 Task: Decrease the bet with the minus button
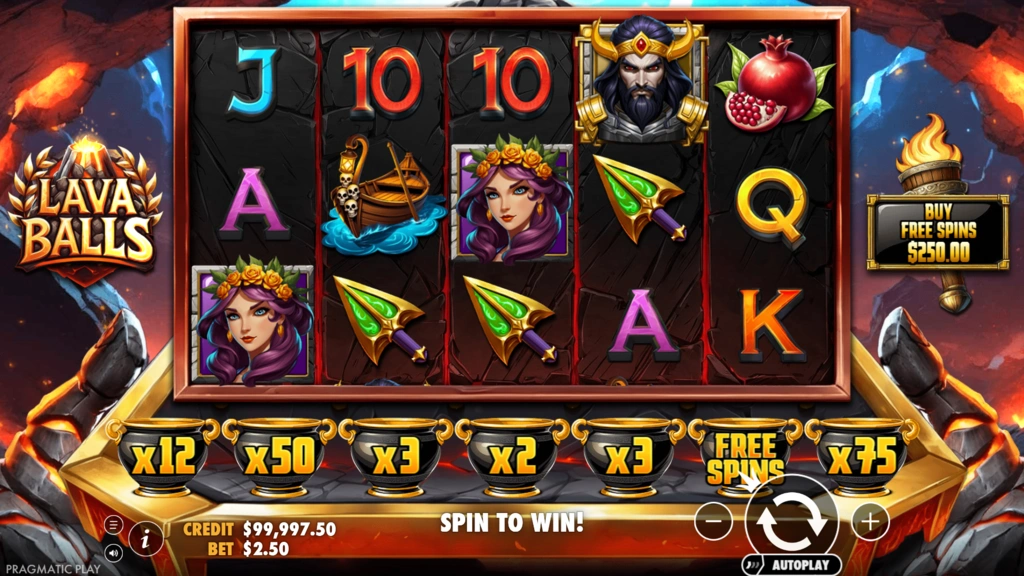tap(713, 521)
